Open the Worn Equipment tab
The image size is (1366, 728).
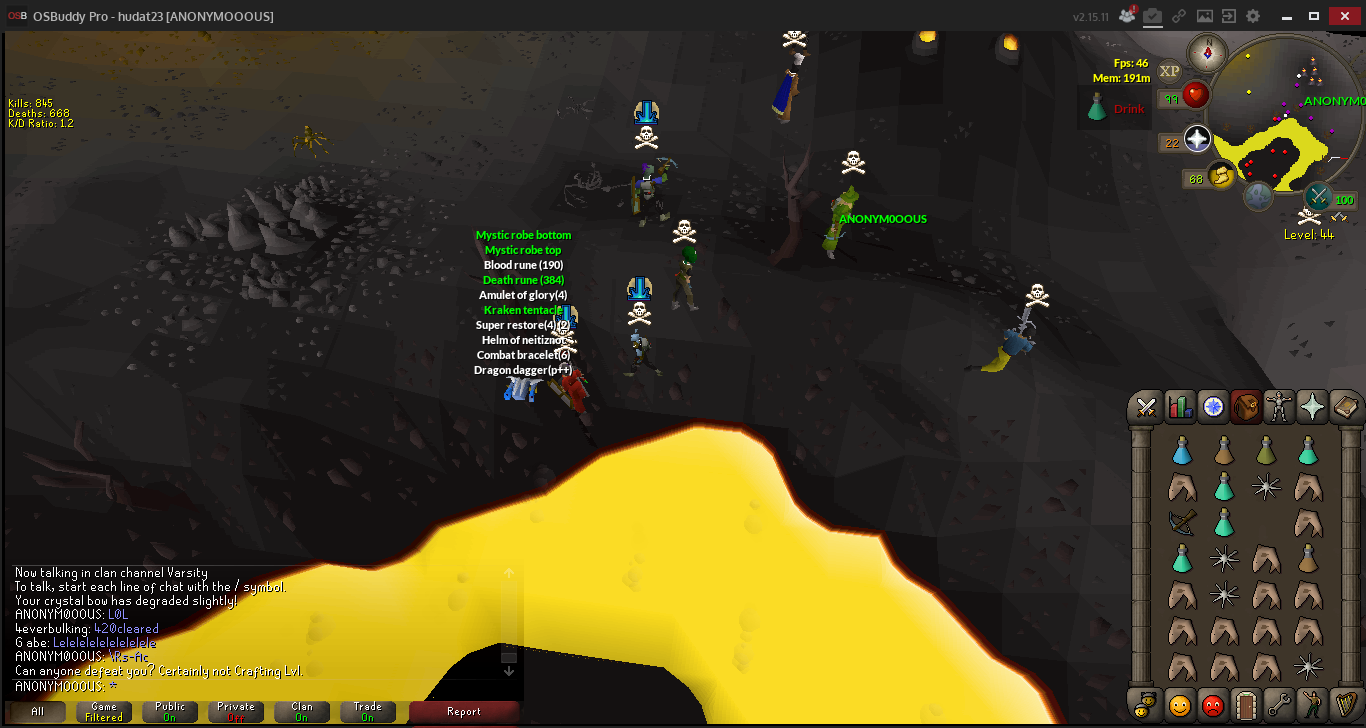pos(1279,407)
